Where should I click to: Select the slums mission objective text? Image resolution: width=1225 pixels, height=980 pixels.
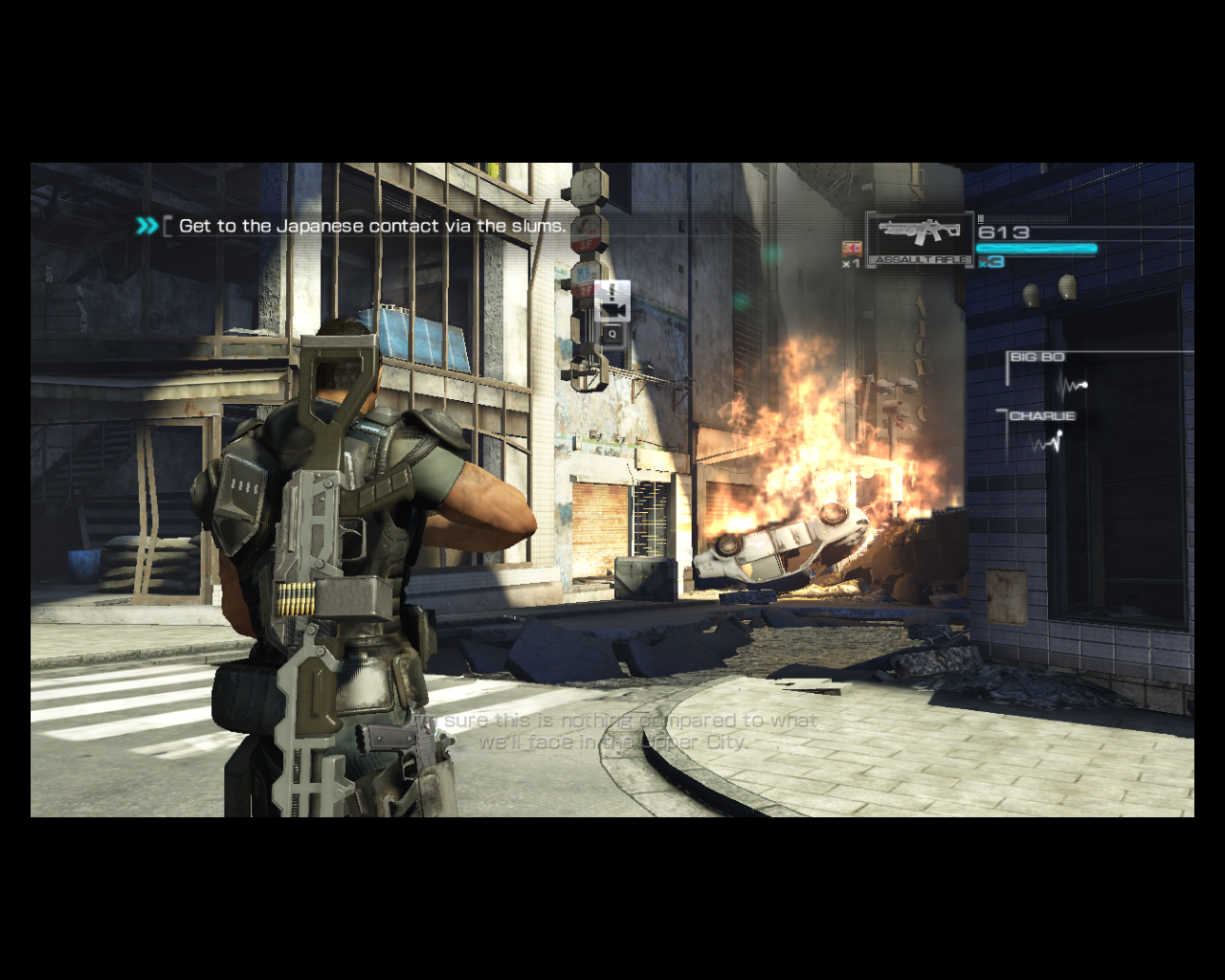coord(371,226)
